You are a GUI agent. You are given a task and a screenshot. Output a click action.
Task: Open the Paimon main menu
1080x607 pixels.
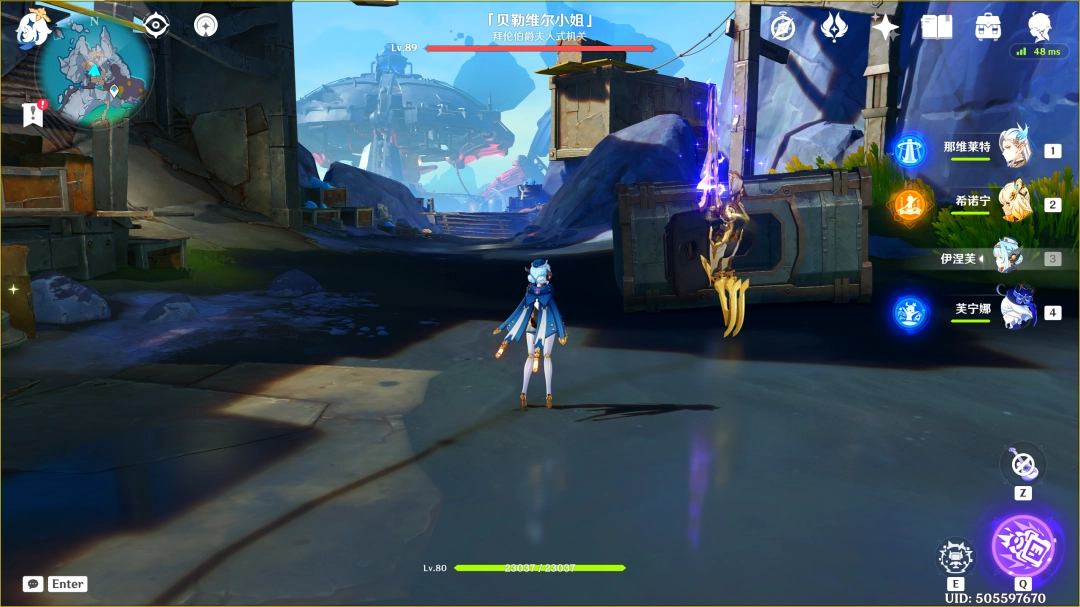tap(33, 27)
